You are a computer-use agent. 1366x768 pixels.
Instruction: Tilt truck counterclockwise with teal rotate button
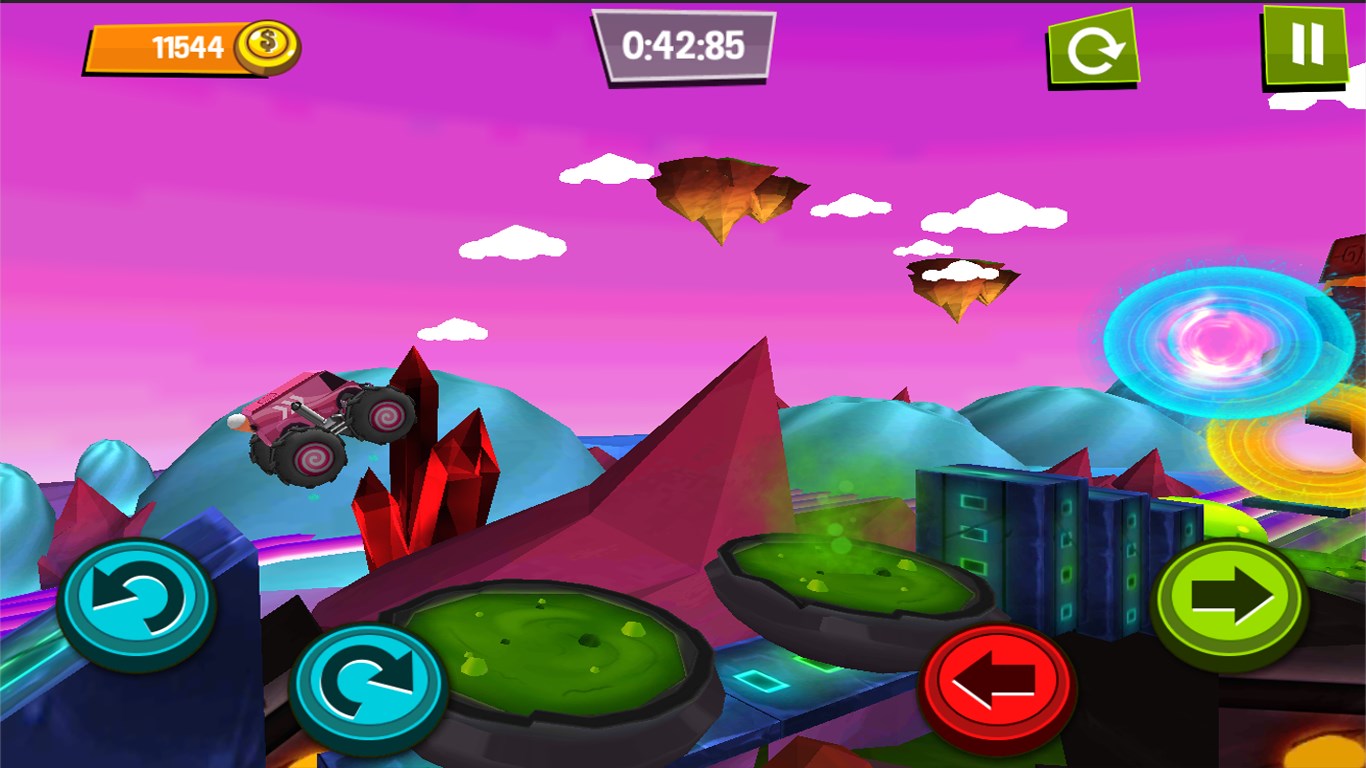(136, 604)
